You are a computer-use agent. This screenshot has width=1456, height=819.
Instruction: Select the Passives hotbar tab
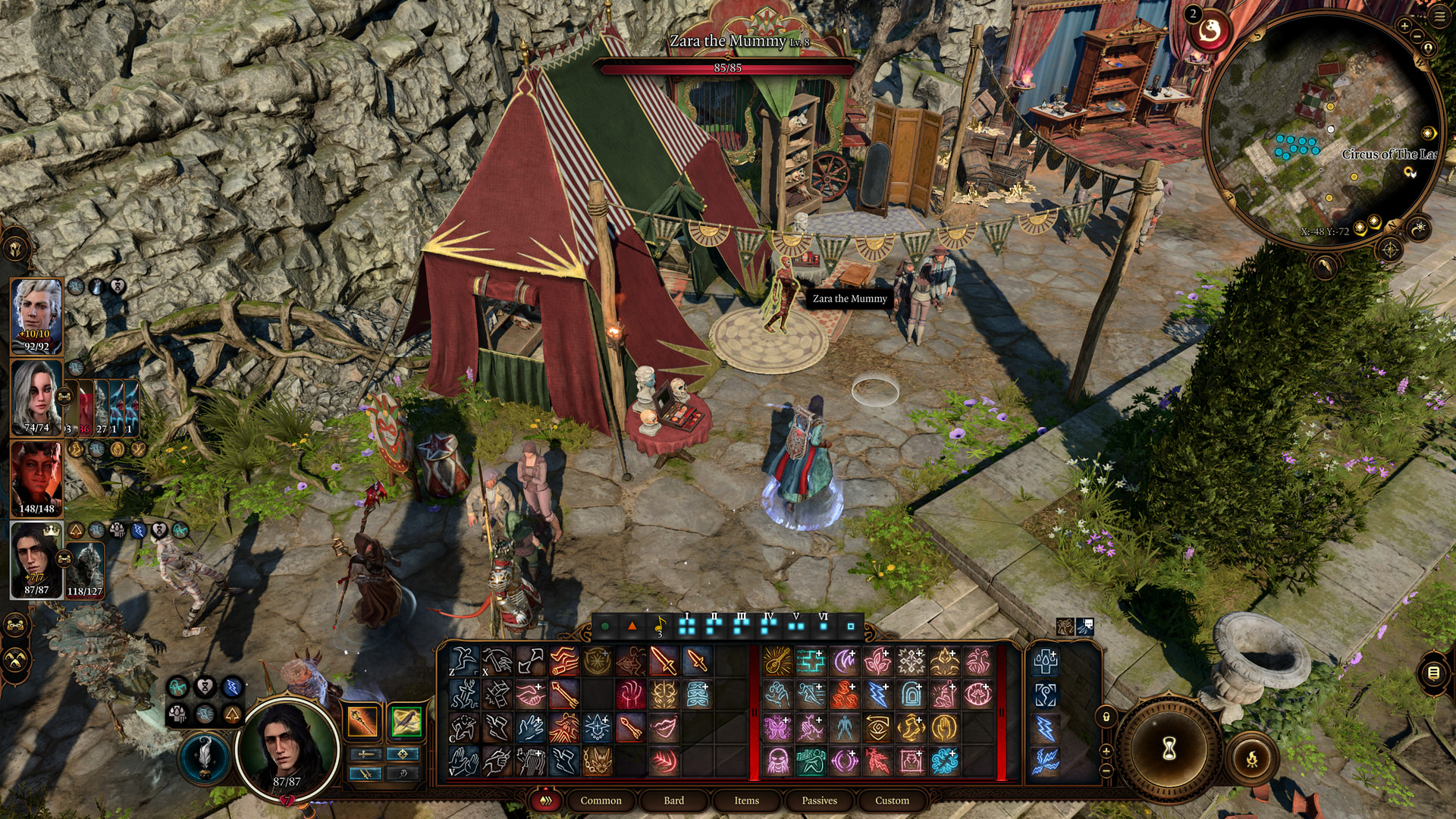[819, 800]
